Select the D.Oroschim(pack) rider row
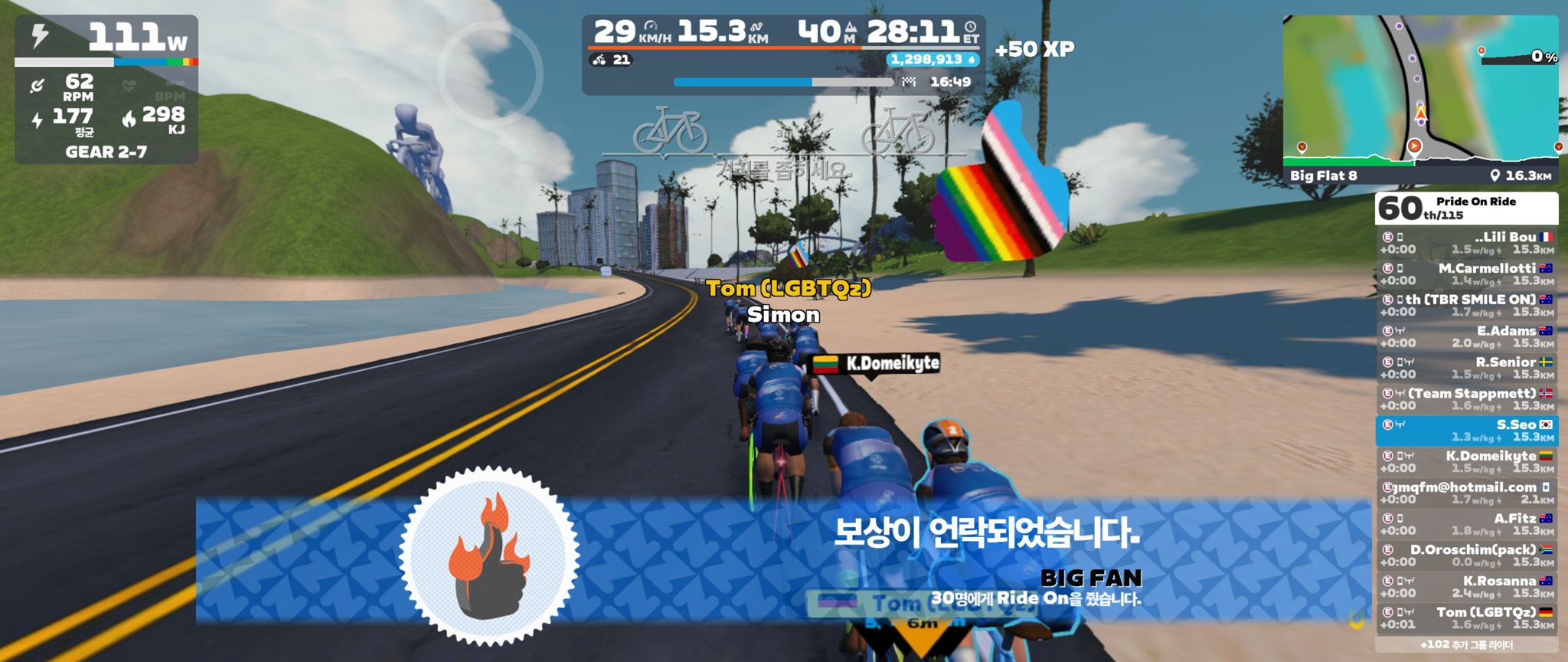 (x=1466, y=555)
